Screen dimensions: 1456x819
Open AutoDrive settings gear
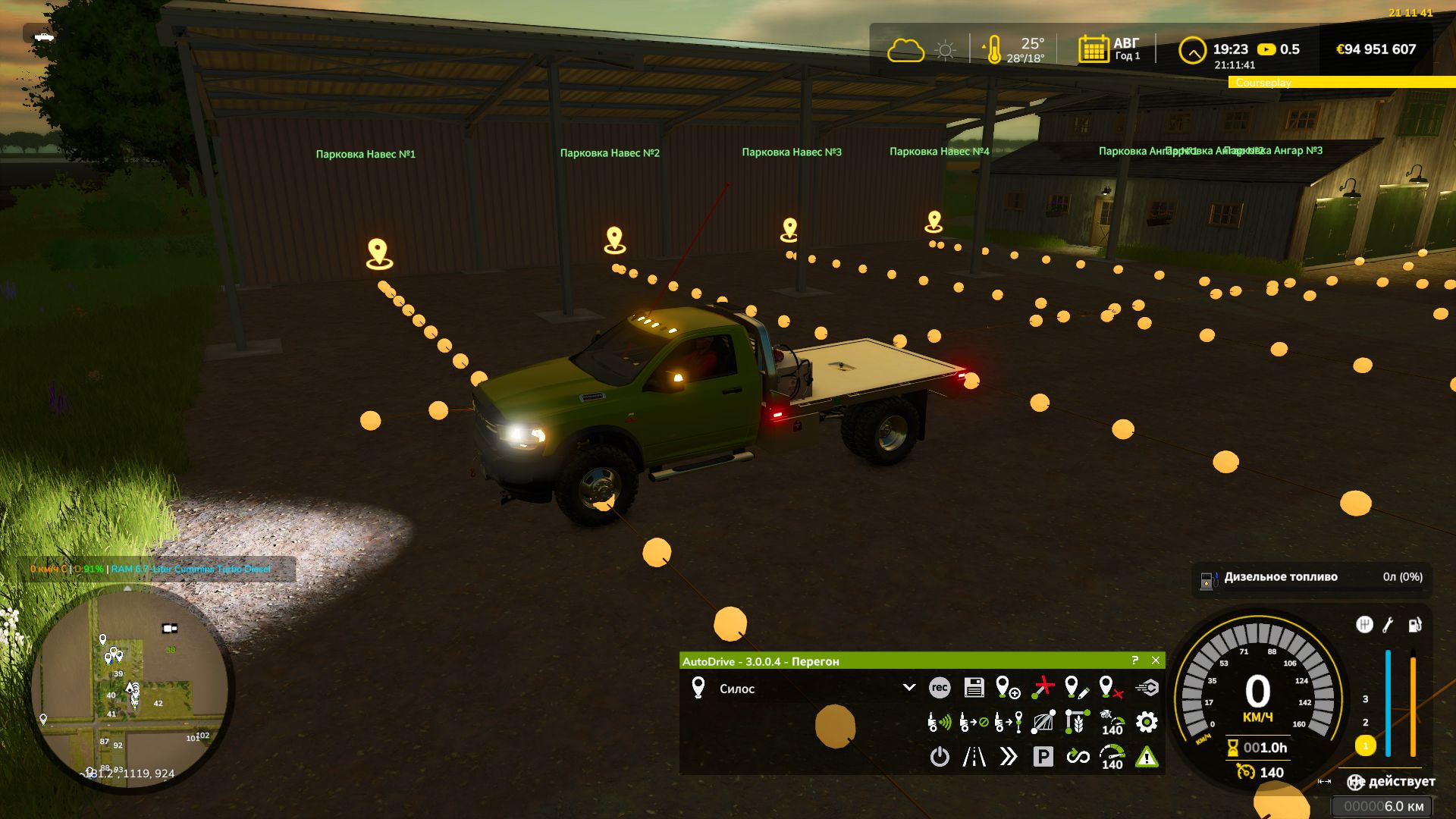pos(1147,722)
